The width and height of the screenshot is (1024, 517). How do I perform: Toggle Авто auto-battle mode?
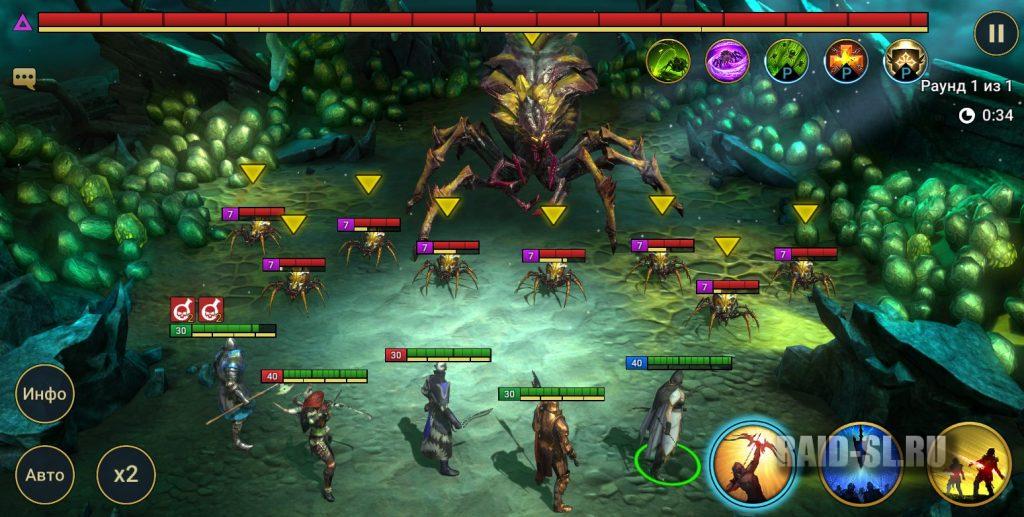[45, 472]
